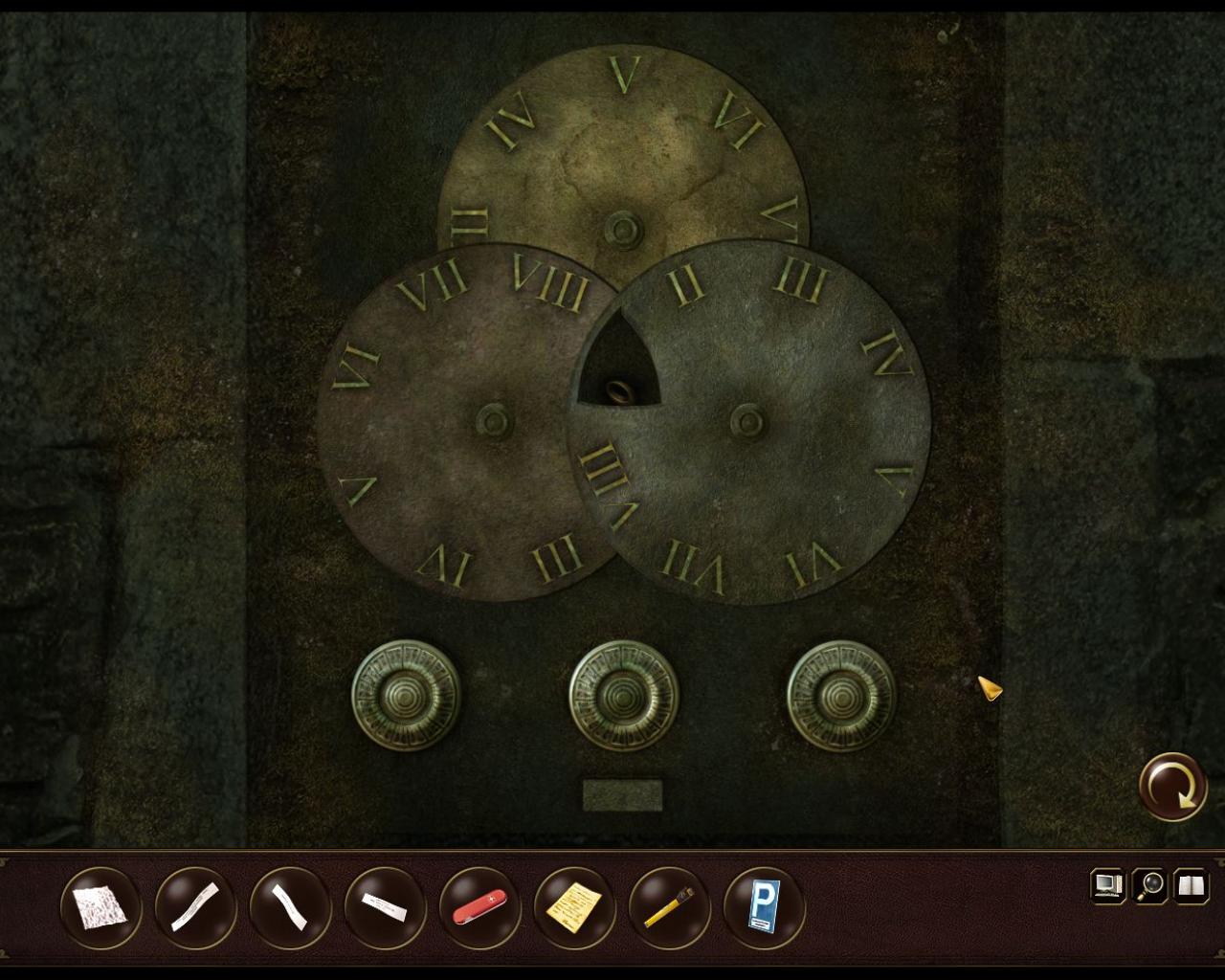This screenshot has width=1225, height=980.
Task: Turn the left rotary dial knob
Action: pyautogui.click(x=404, y=698)
